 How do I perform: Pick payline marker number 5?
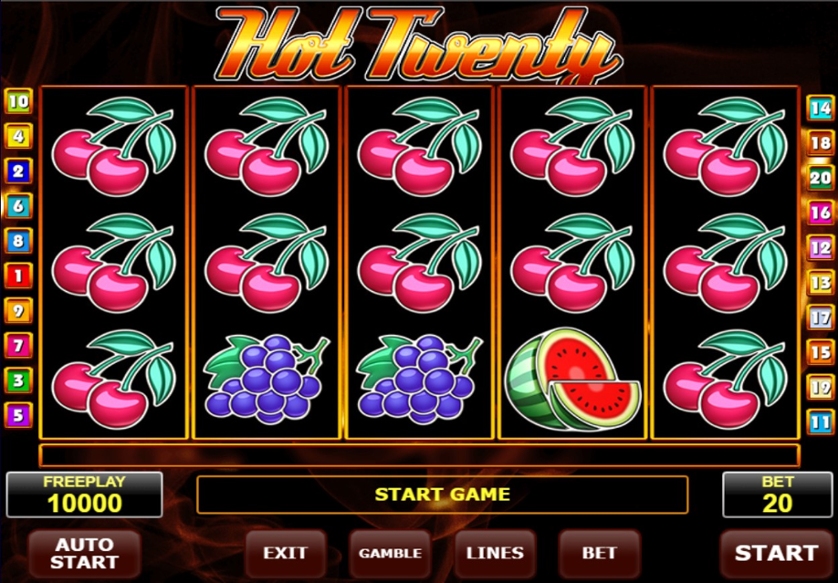coord(18,415)
